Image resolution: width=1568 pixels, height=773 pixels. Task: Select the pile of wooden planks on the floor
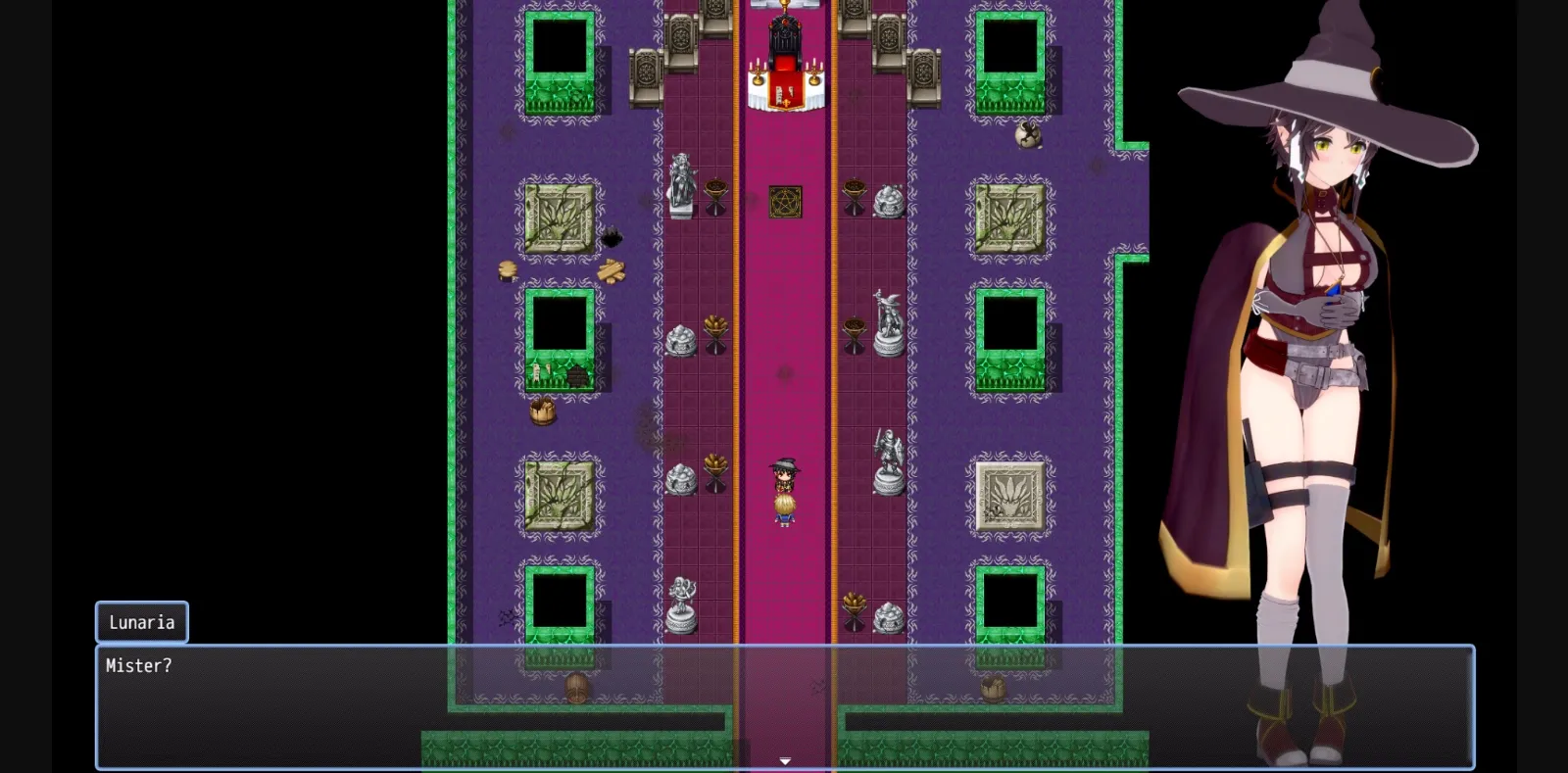click(612, 269)
